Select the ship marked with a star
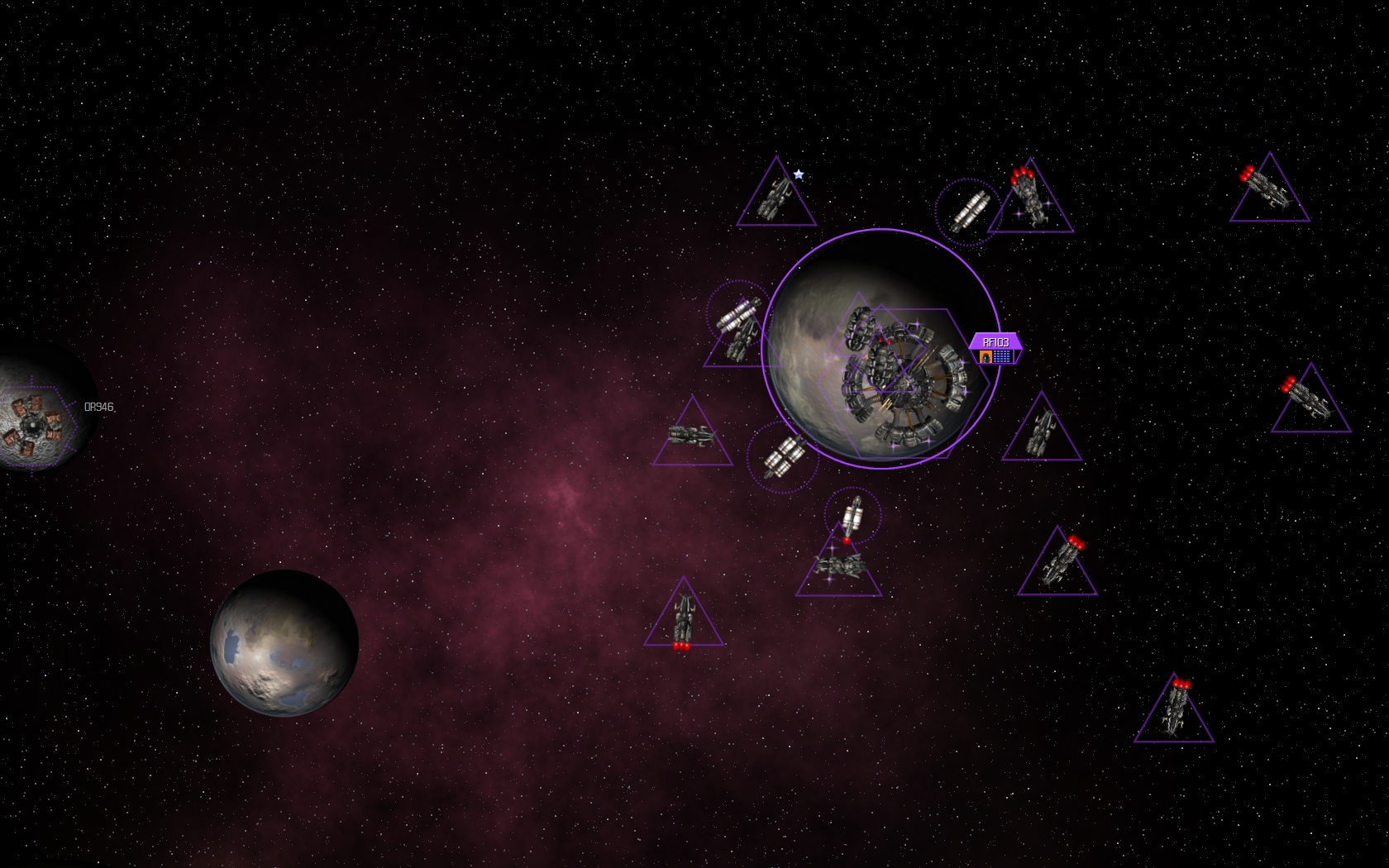1389x868 pixels. (776, 197)
